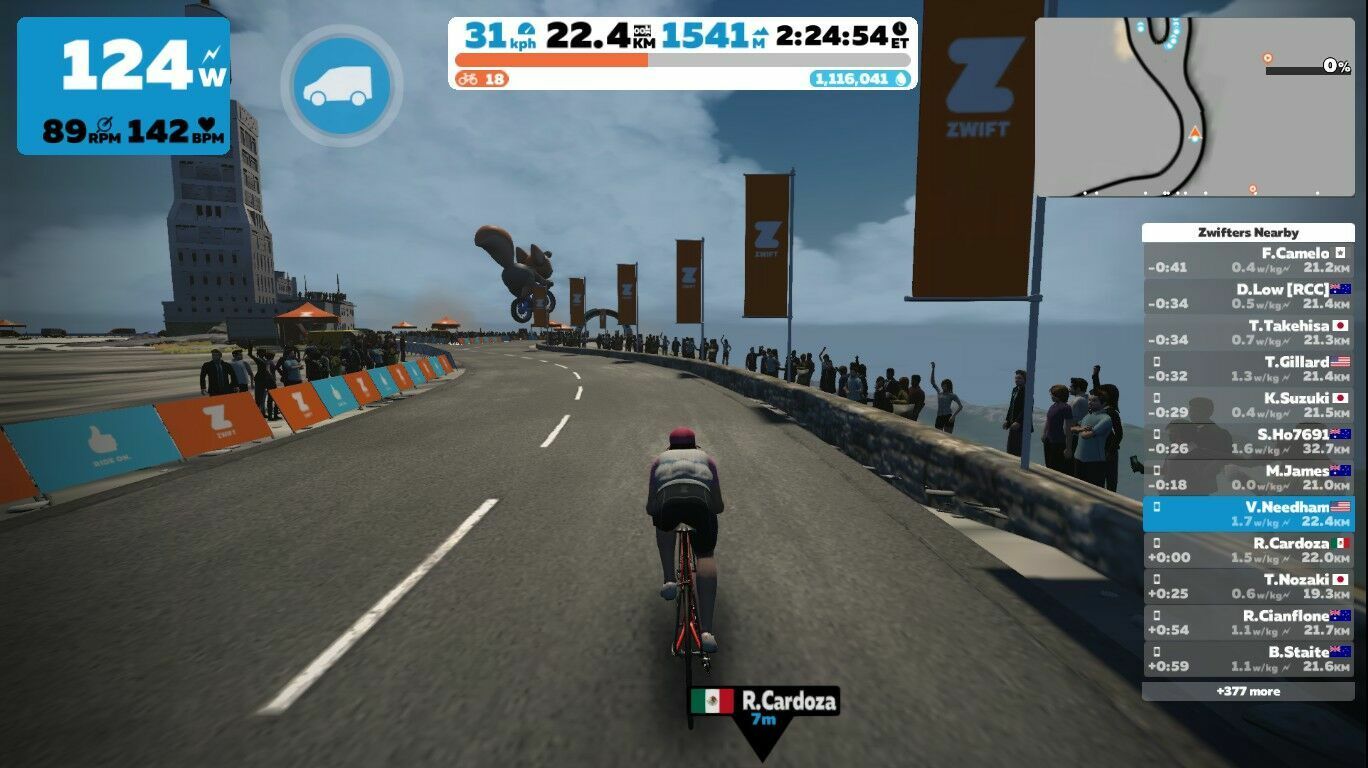Click the highlighted V.Needham row

tap(1248, 514)
